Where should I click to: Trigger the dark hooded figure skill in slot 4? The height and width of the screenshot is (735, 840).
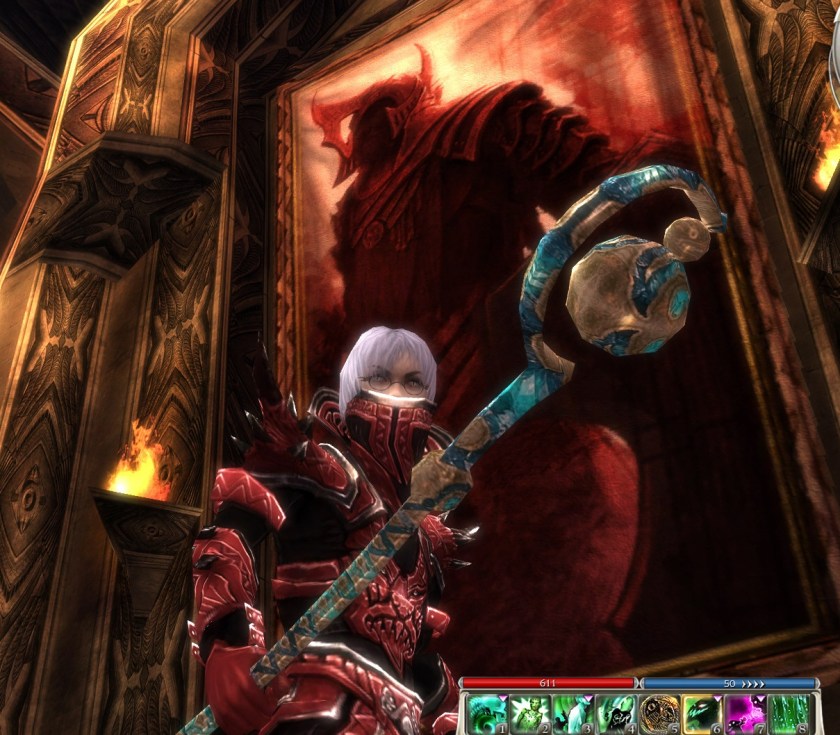[x=616, y=714]
